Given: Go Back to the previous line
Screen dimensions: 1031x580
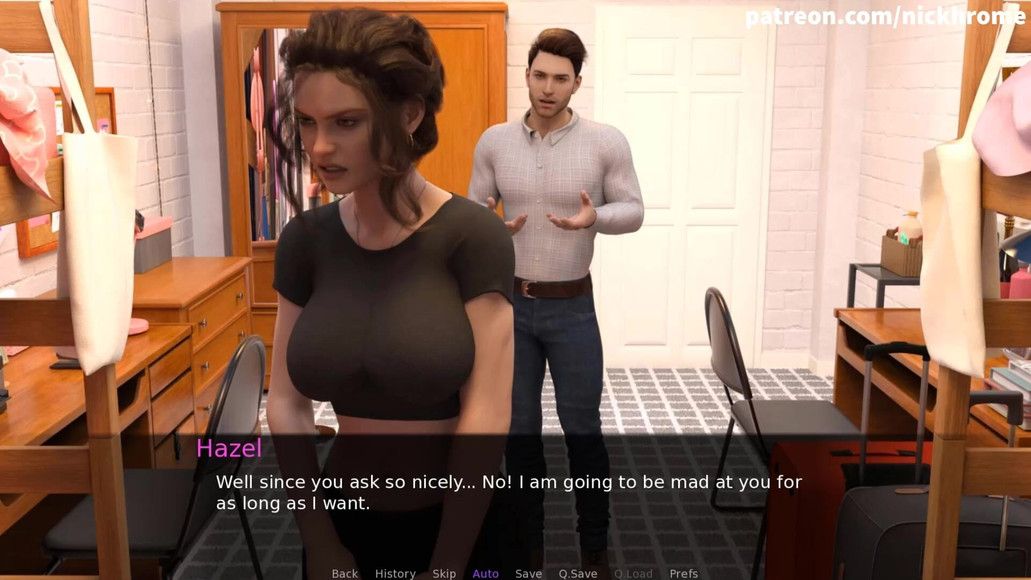Looking at the screenshot, I should tap(344, 573).
